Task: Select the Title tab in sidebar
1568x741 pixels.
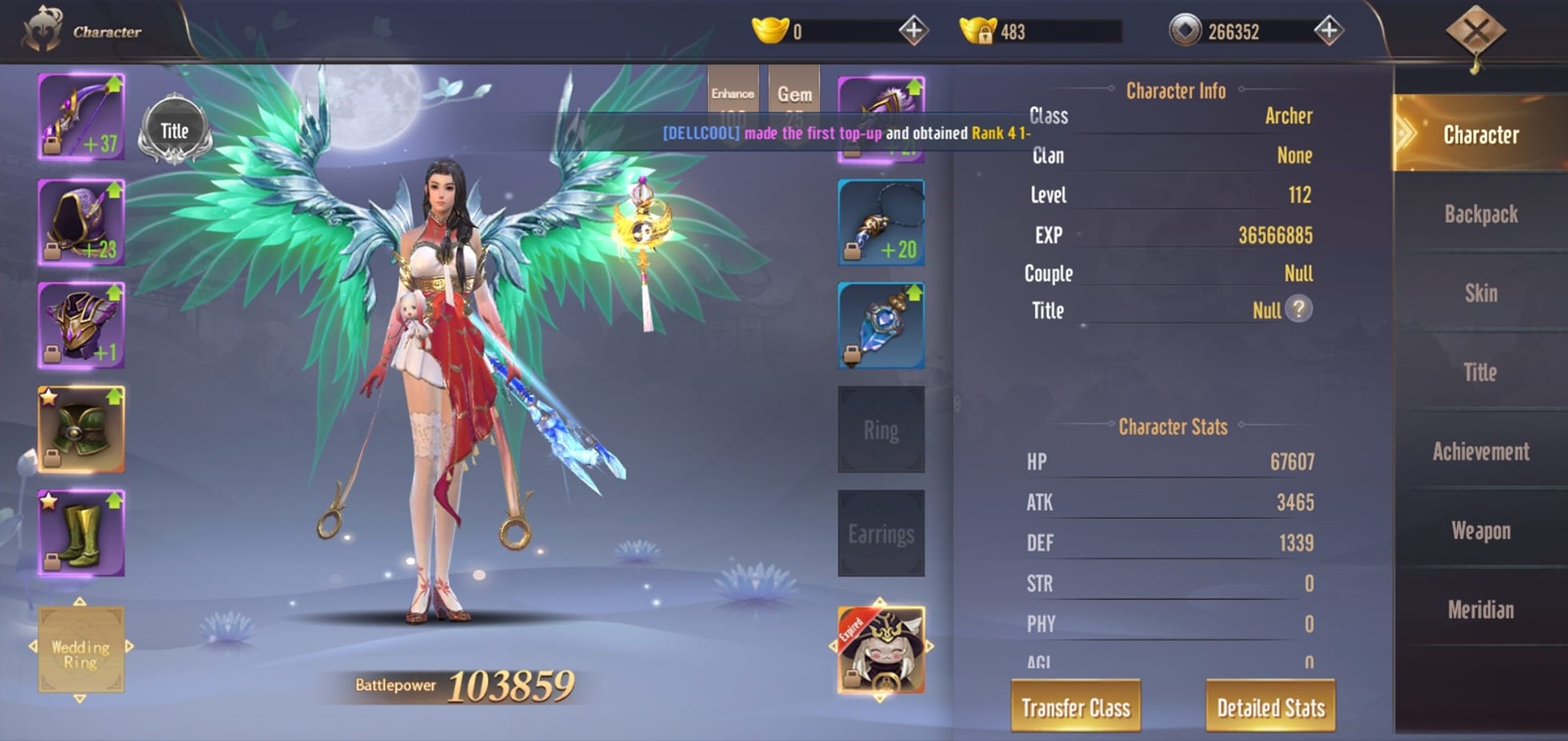Action: [x=1480, y=372]
